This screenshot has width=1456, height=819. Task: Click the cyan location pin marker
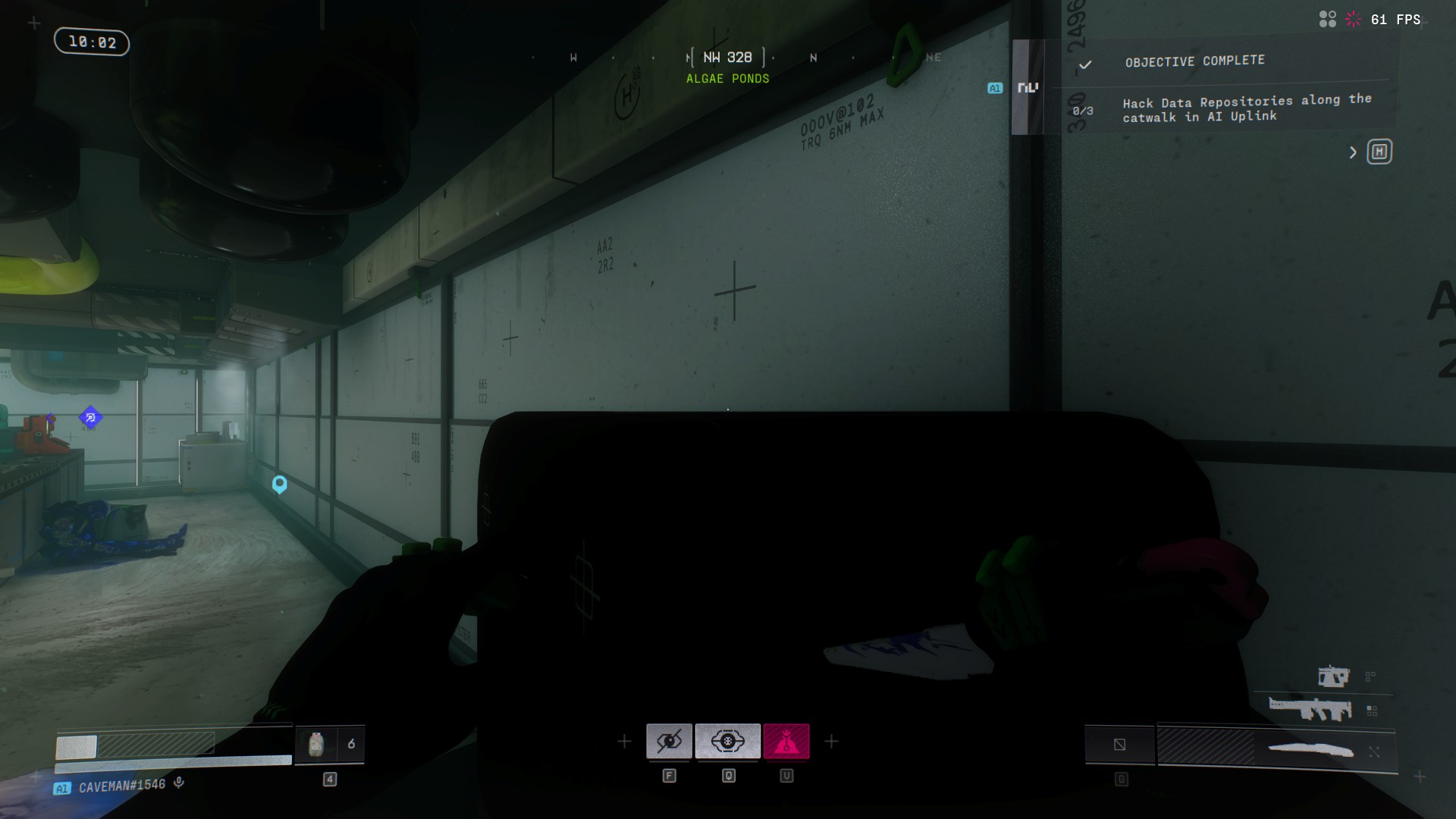tap(280, 484)
